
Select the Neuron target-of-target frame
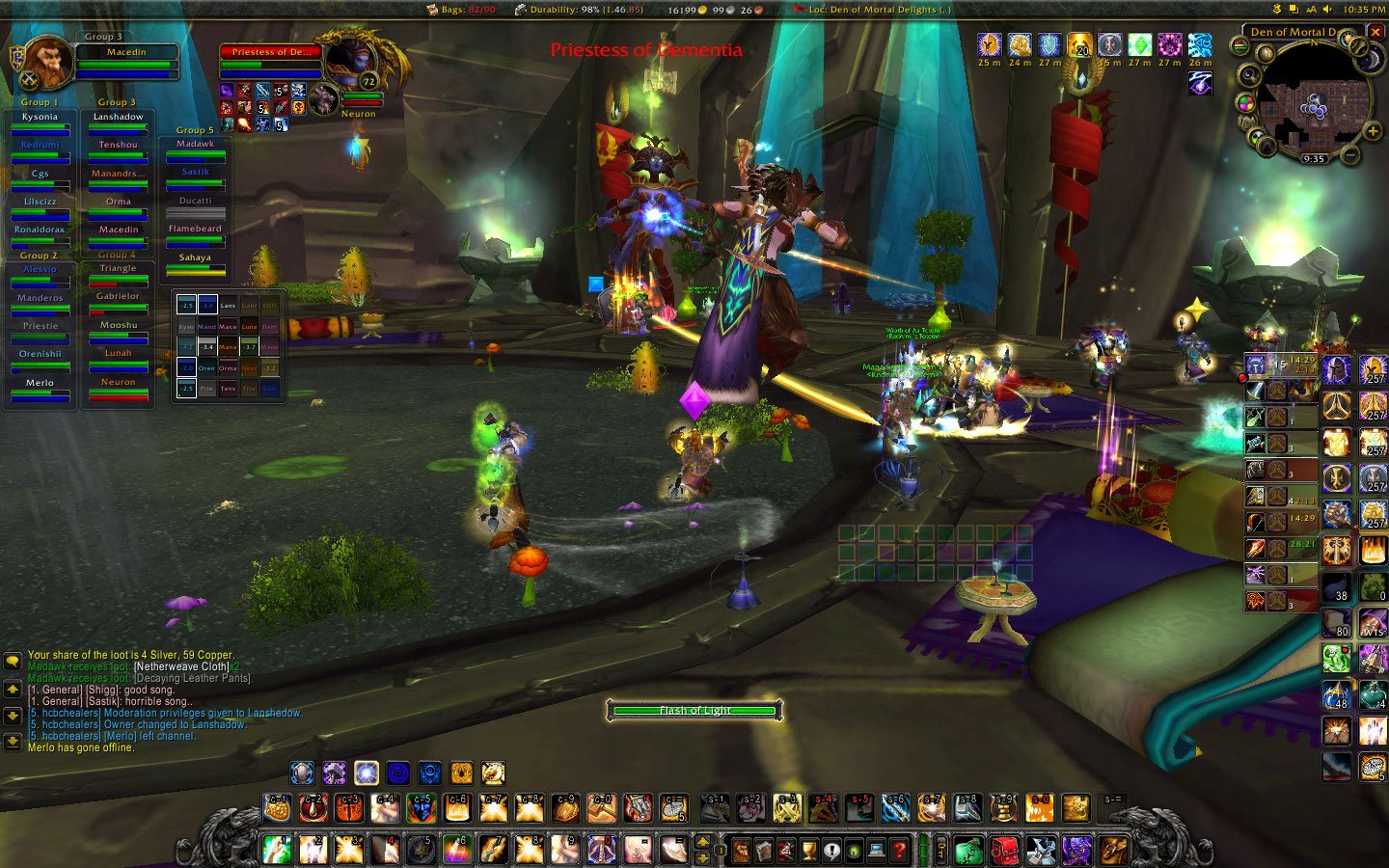point(325,97)
